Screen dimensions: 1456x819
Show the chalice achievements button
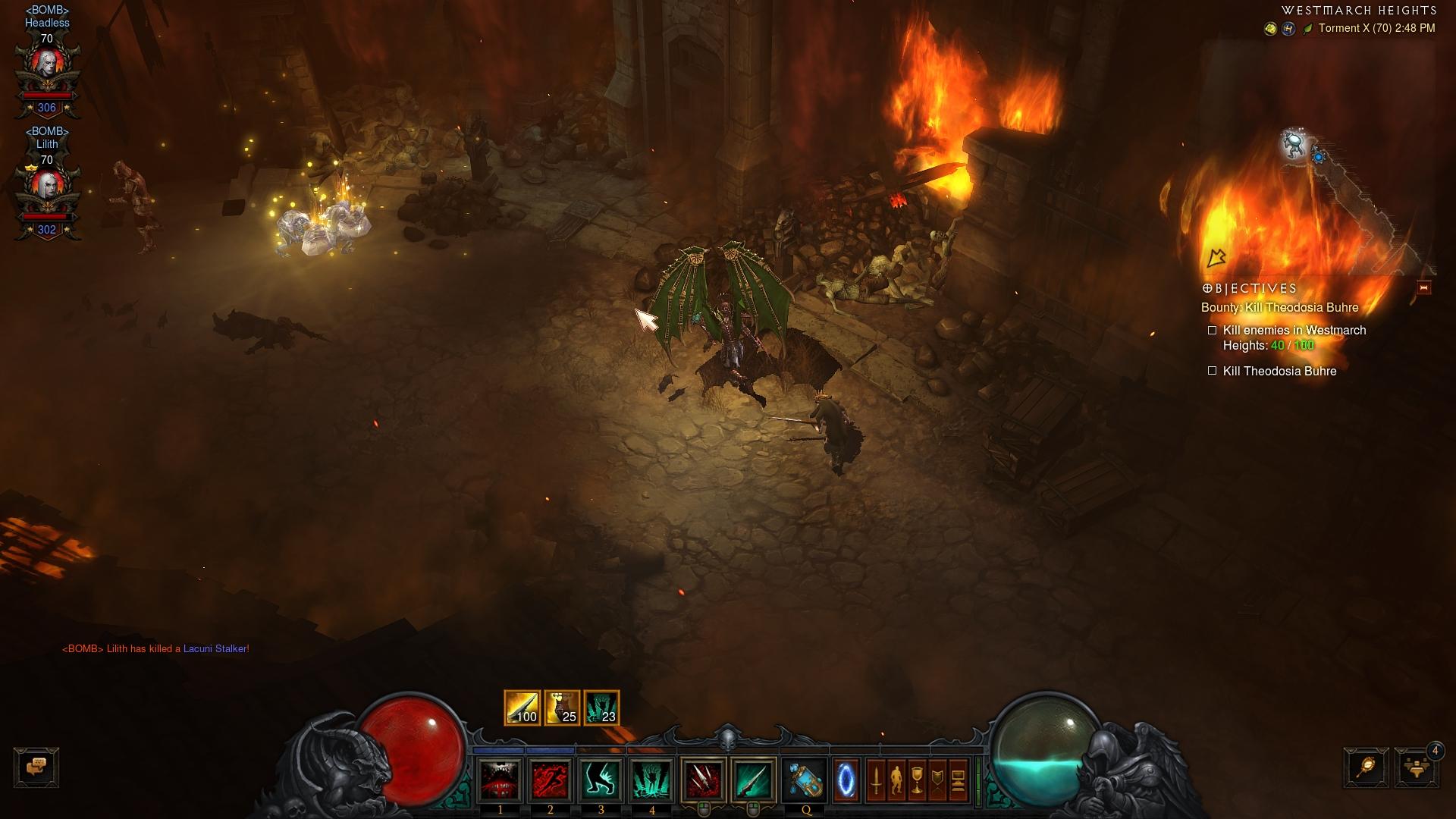(917, 780)
